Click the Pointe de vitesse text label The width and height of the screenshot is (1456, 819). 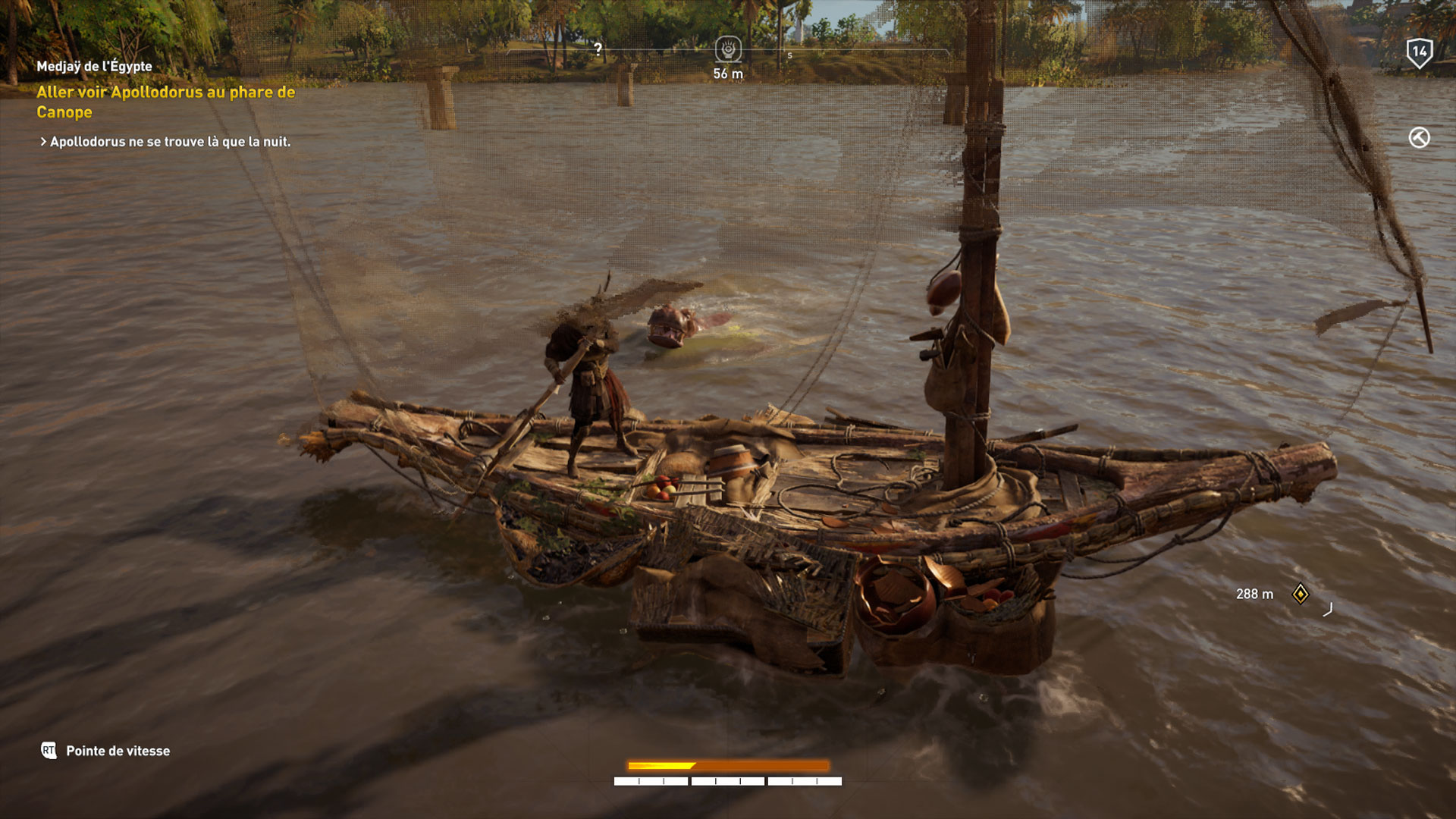118,751
